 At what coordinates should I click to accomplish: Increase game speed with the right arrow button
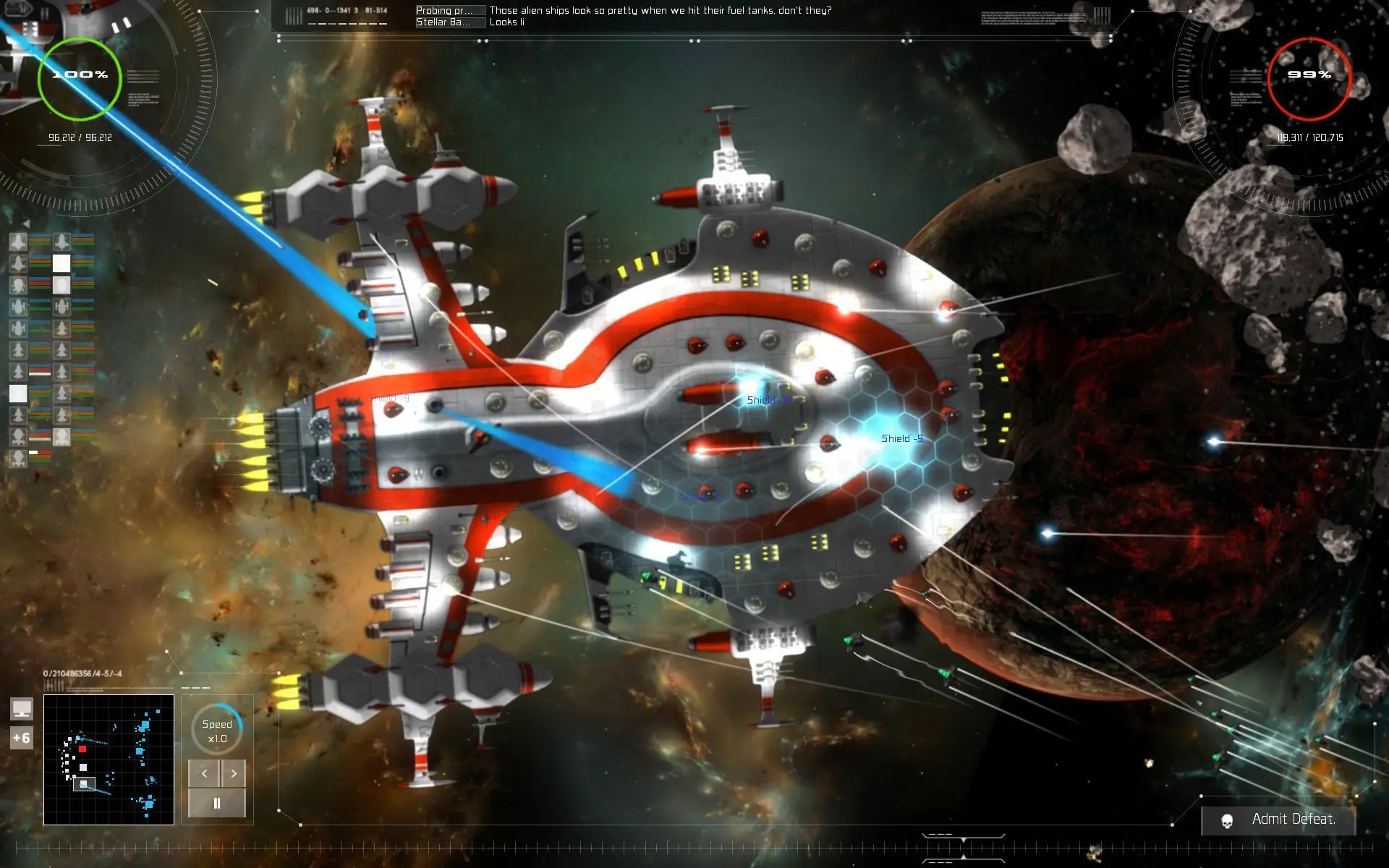point(234,773)
